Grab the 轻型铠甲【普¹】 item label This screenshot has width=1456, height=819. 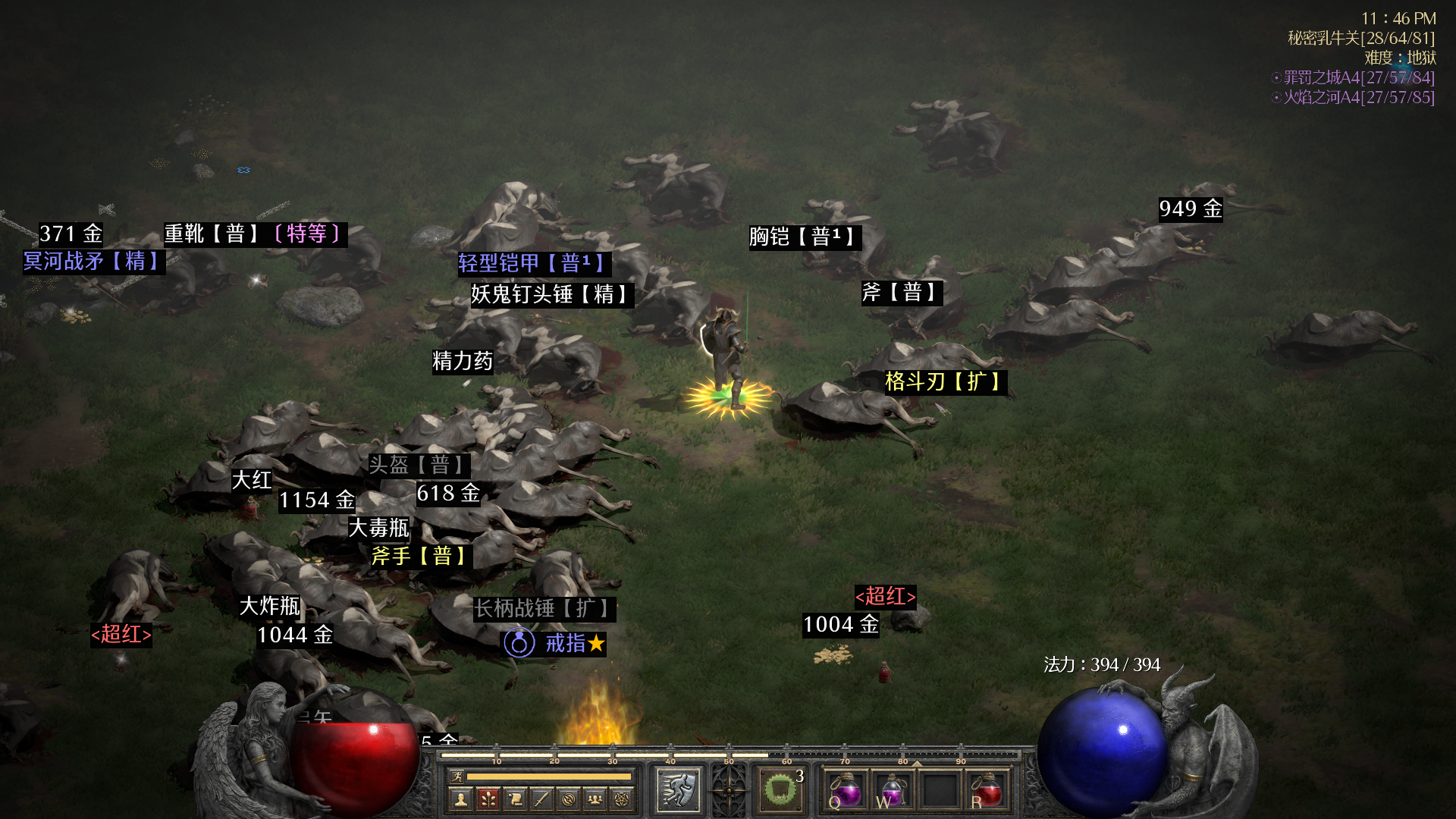pos(533,263)
